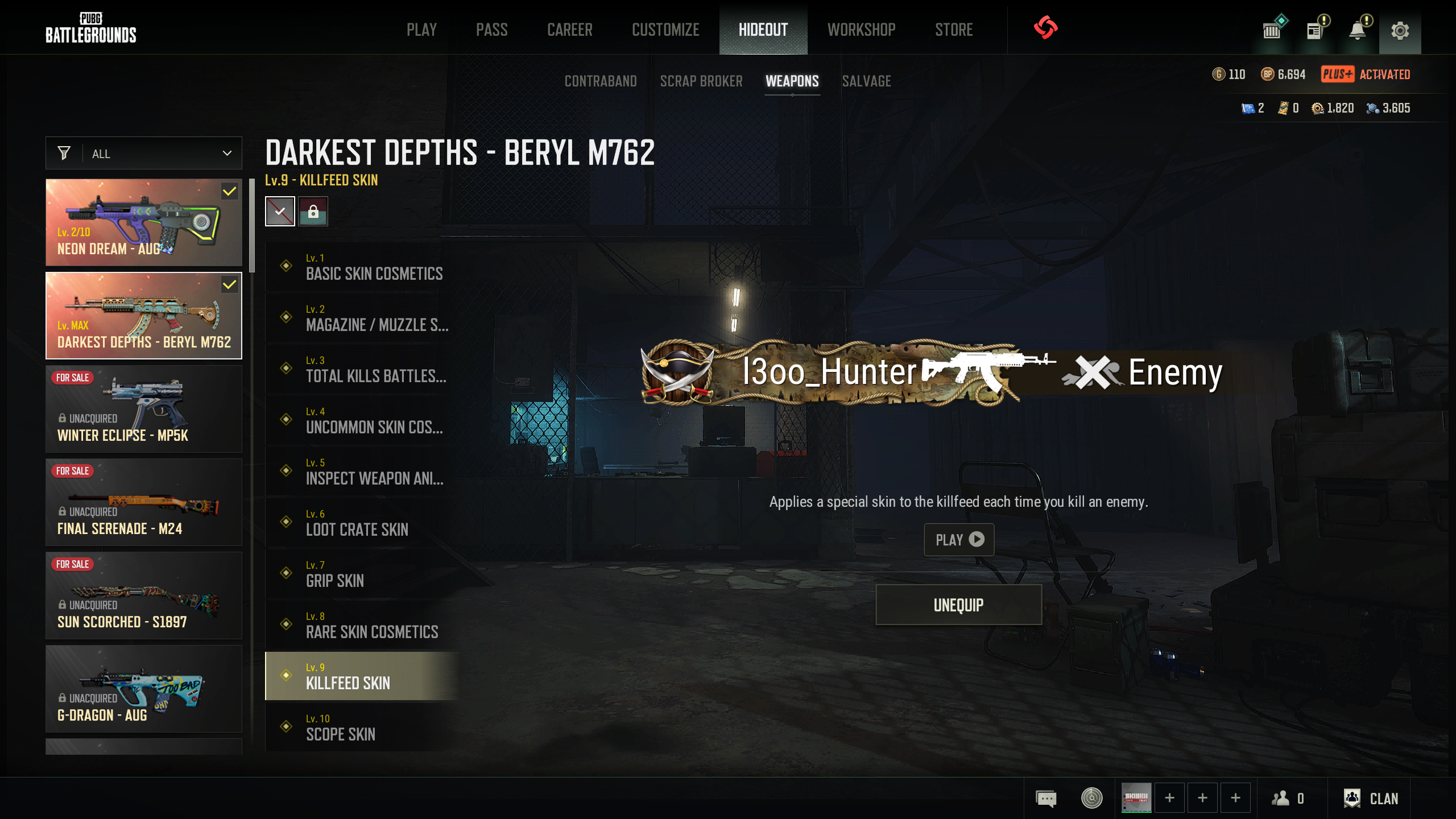The height and width of the screenshot is (819, 1456).
Task: Open the notifications bell
Action: (x=1358, y=30)
